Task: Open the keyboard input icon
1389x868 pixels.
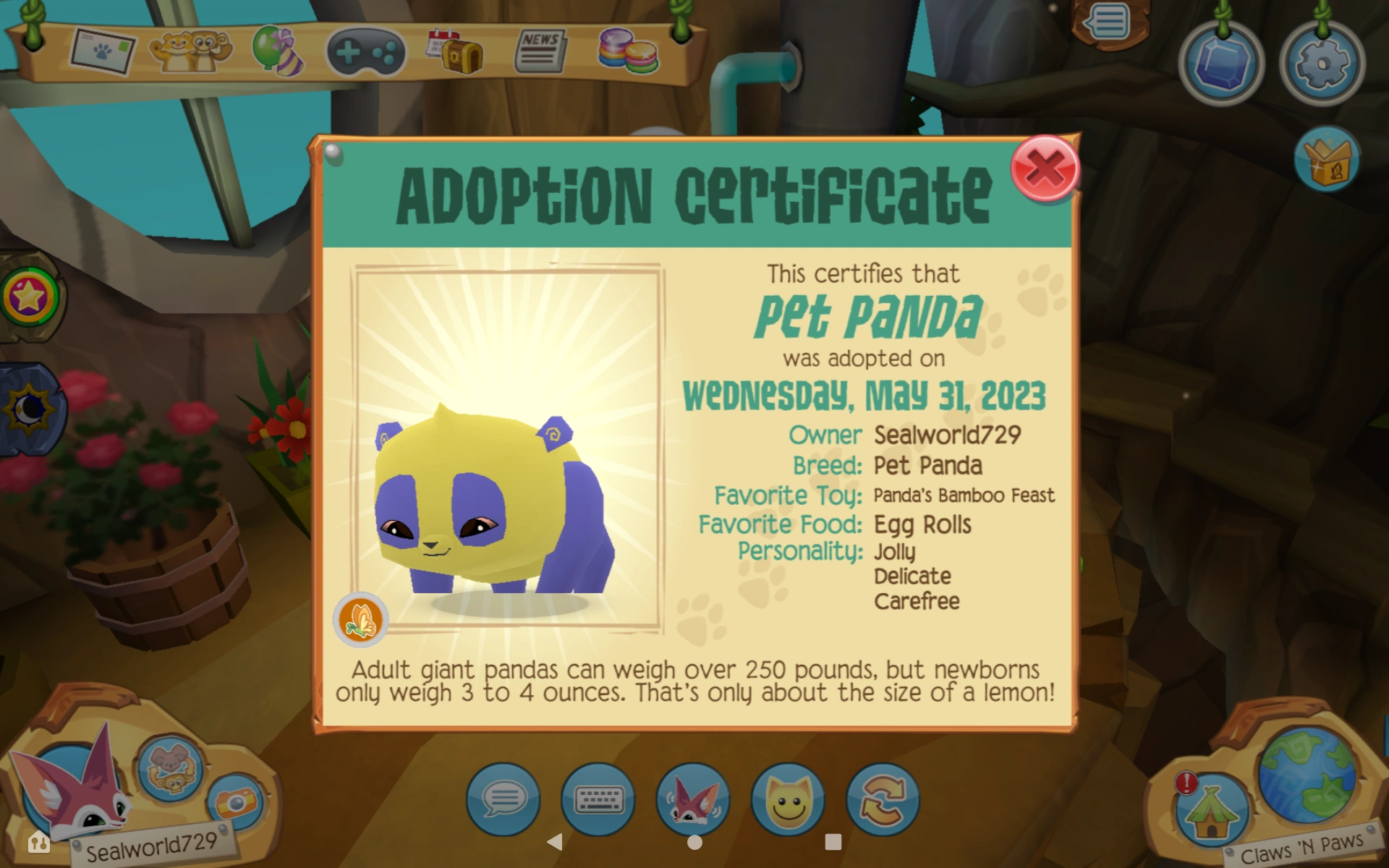Action: tap(598, 801)
